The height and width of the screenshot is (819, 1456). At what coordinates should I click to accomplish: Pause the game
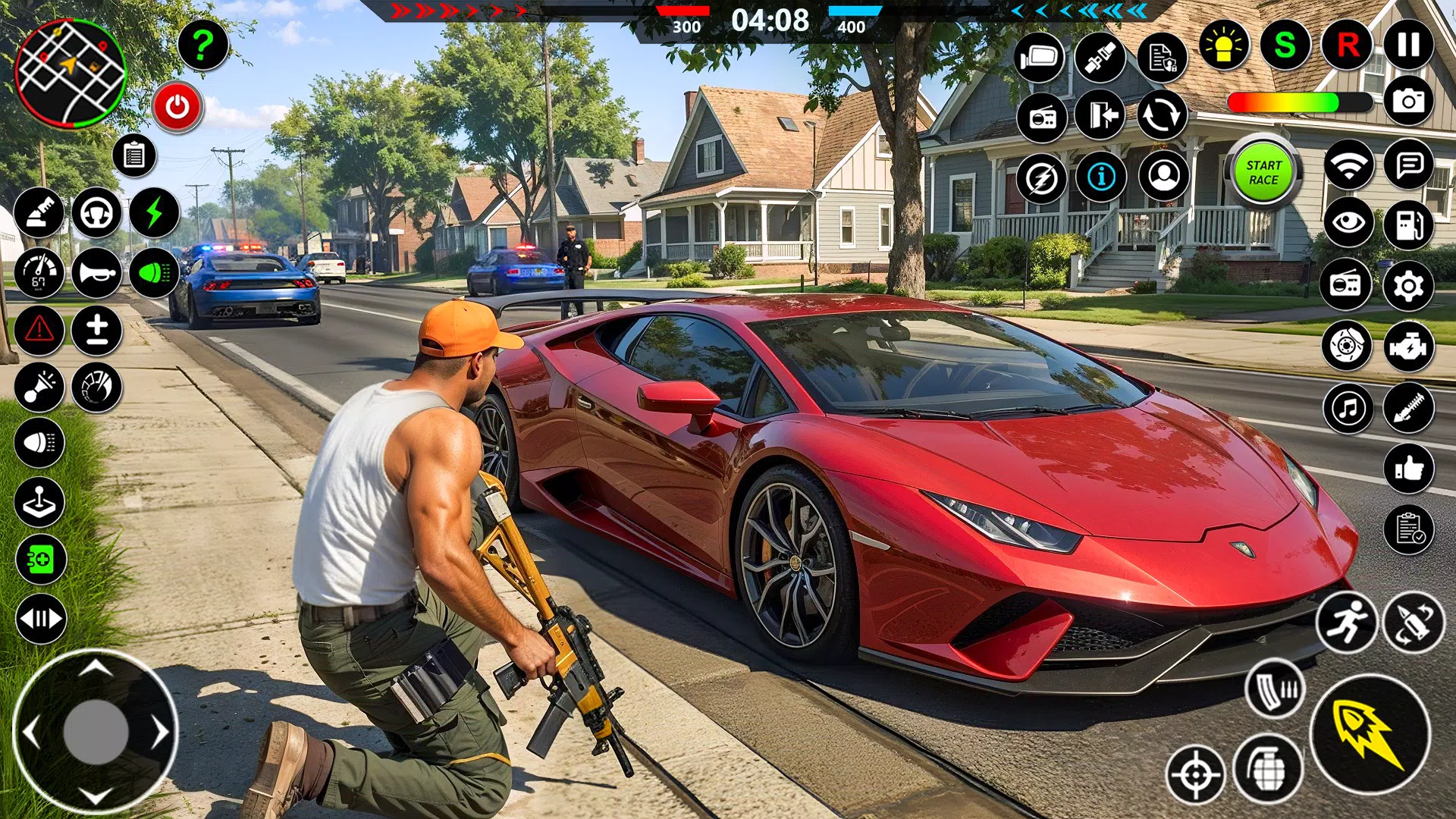click(x=1408, y=44)
